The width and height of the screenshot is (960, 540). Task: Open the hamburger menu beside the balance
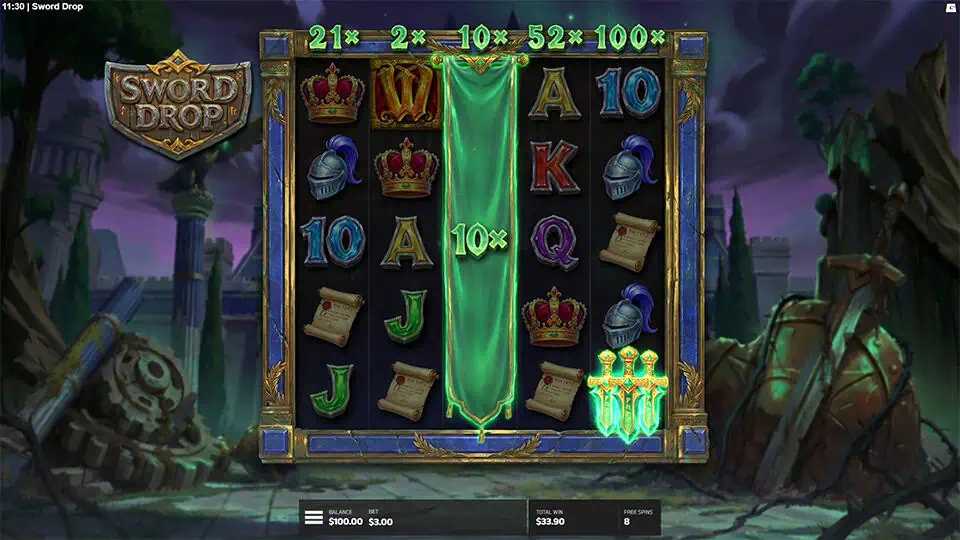[x=314, y=518]
